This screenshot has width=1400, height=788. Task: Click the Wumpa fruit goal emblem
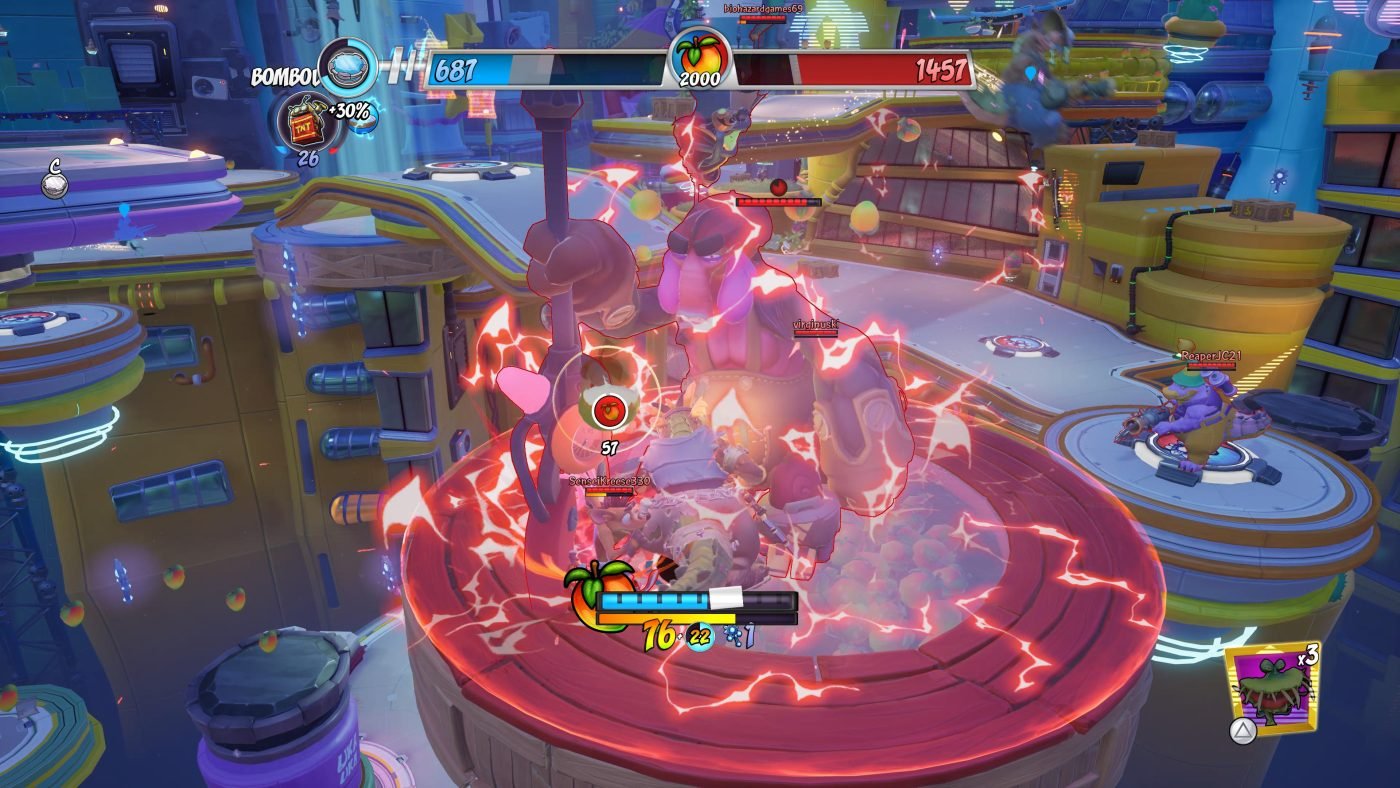click(x=700, y=60)
